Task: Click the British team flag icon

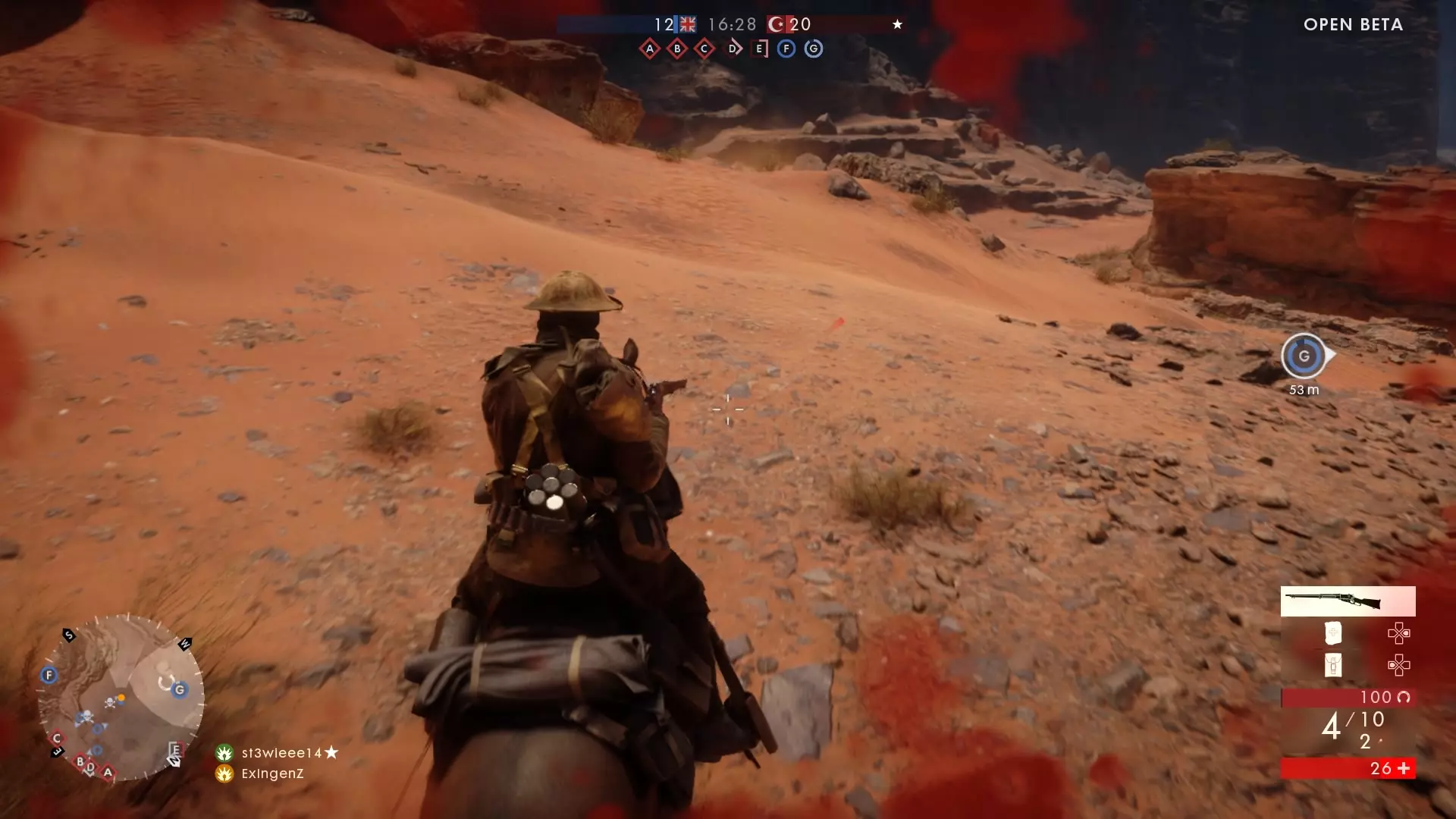Action: point(687,24)
